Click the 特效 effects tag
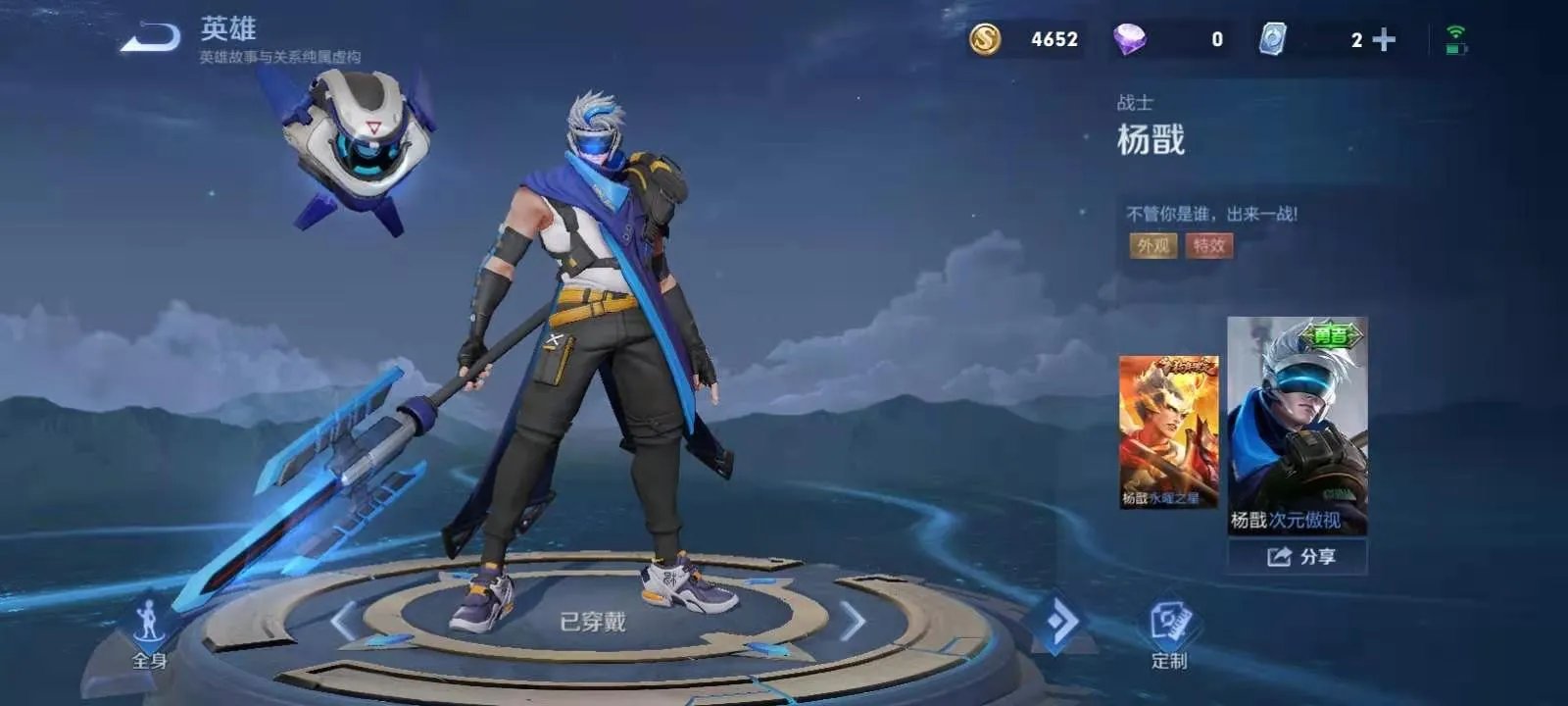 1208,245
